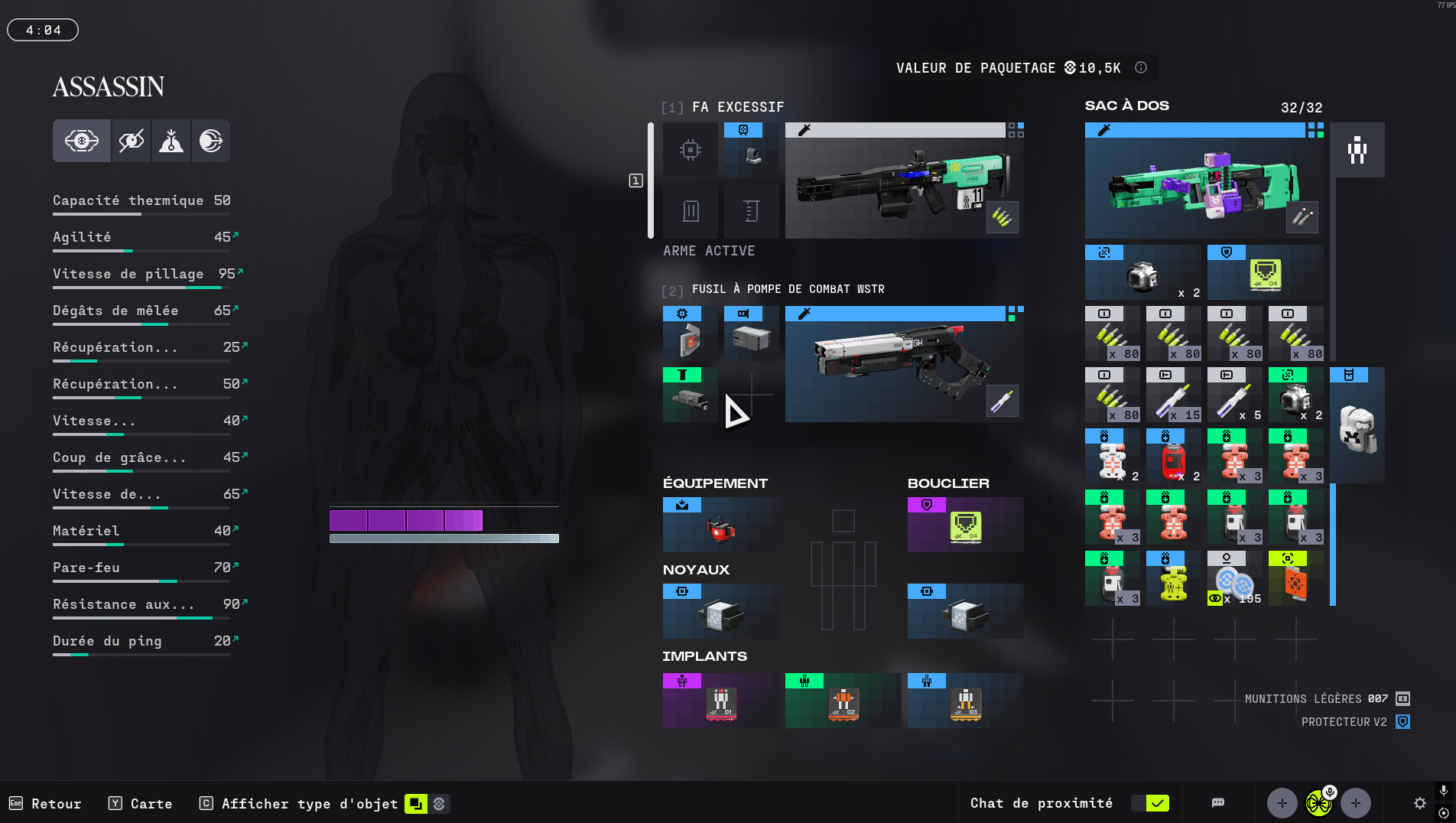Click the crossed-out eye ability icon
This screenshot has height=823, width=1456.
pos(132,141)
